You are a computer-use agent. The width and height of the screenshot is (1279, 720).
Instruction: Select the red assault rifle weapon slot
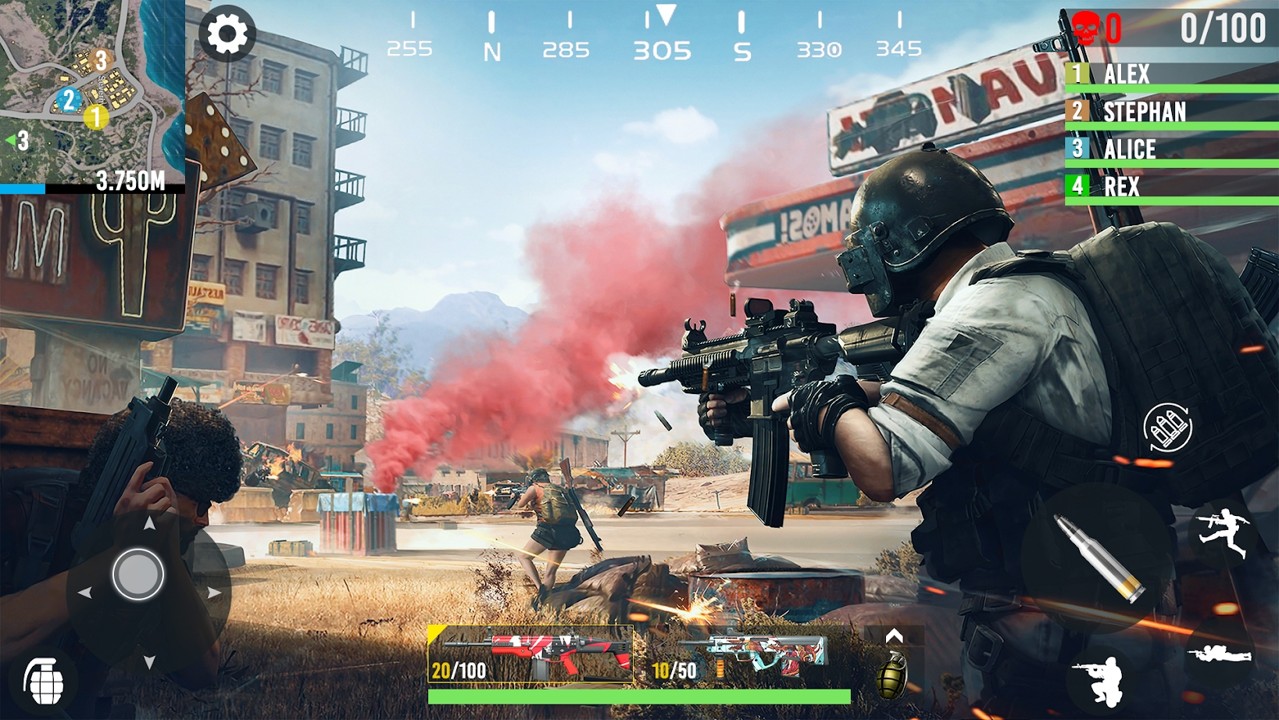(x=530, y=654)
